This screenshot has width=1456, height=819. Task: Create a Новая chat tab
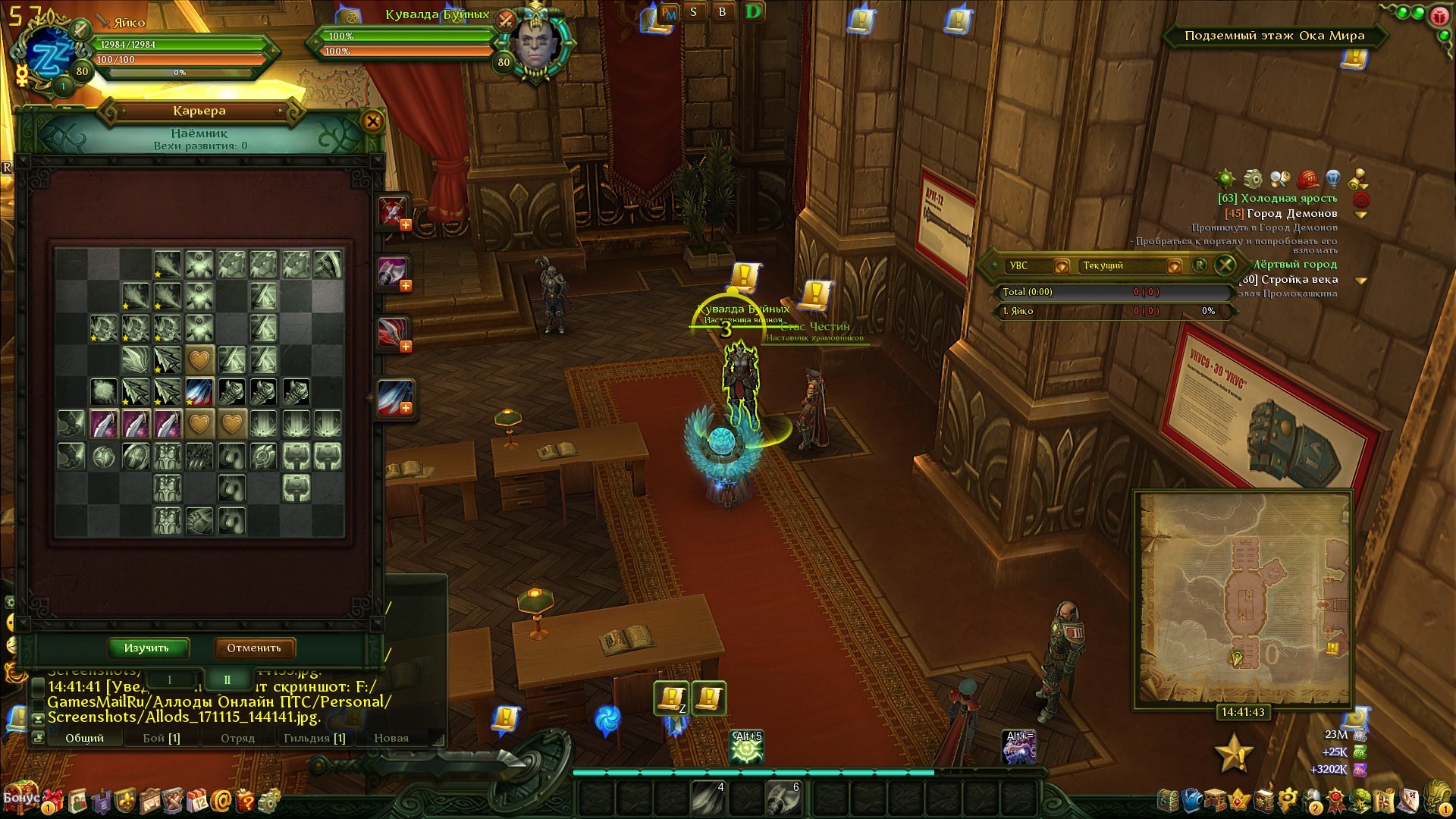[x=391, y=738]
